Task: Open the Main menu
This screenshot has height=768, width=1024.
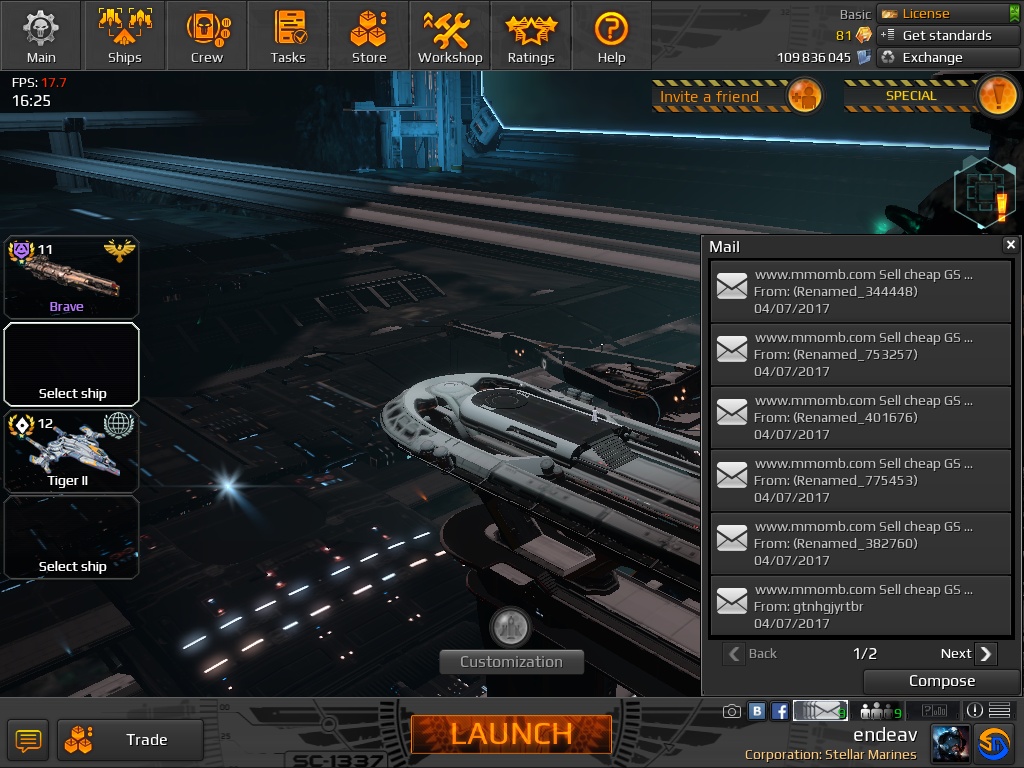Action: coord(41,36)
